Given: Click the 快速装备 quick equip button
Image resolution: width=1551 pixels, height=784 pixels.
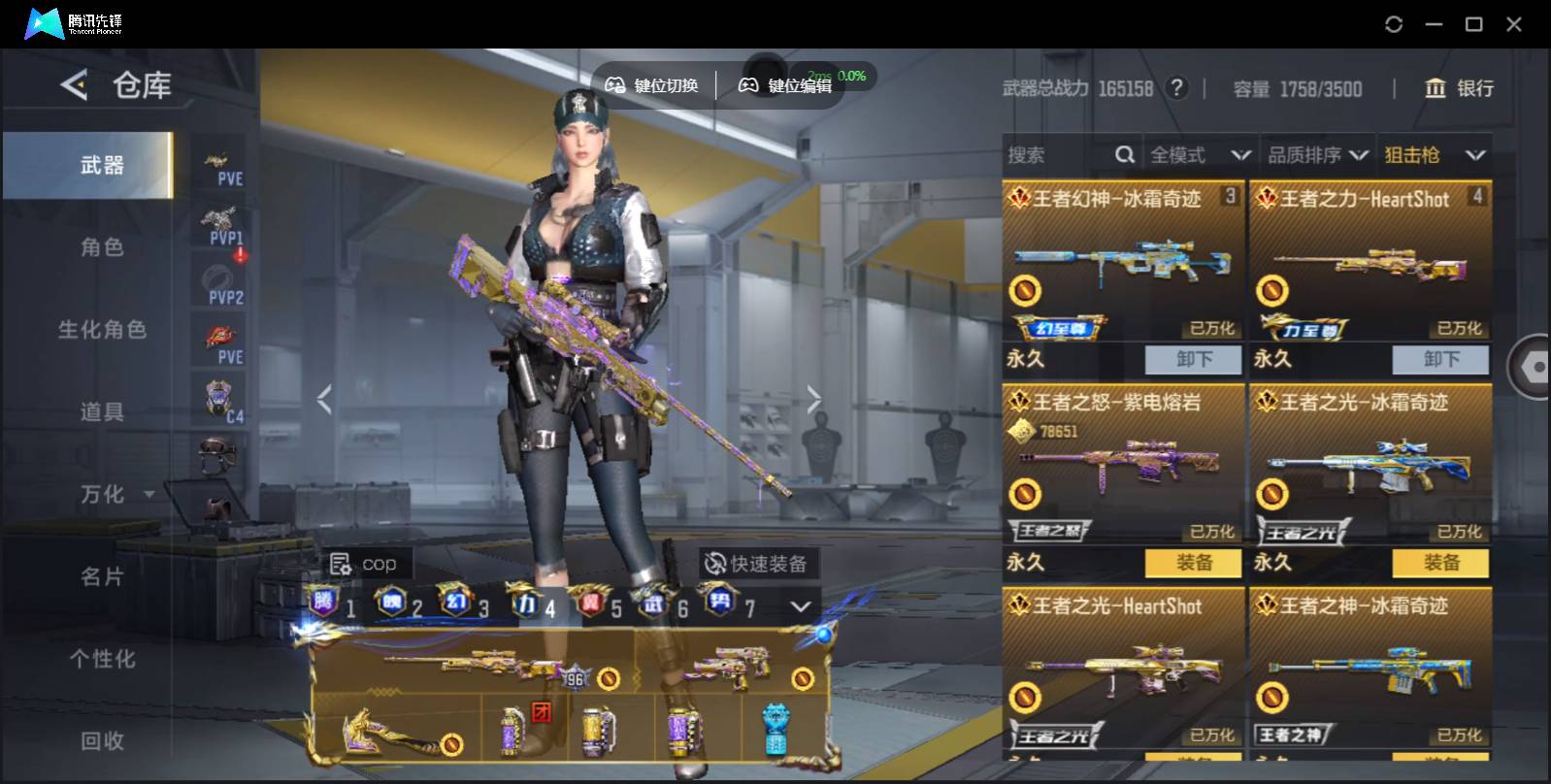Looking at the screenshot, I should [x=757, y=564].
